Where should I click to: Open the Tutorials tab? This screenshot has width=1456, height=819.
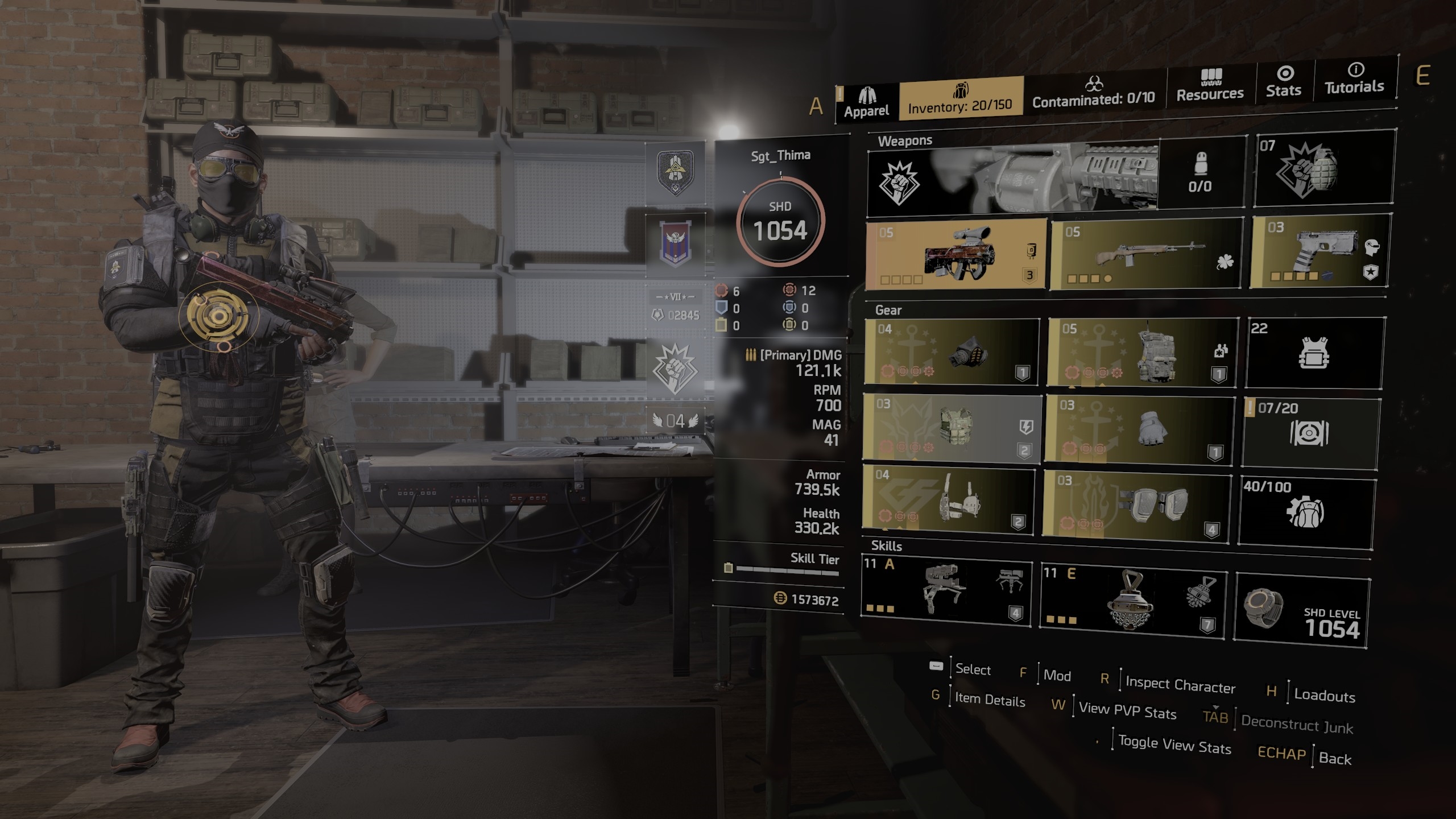[x=1354, y=80]
